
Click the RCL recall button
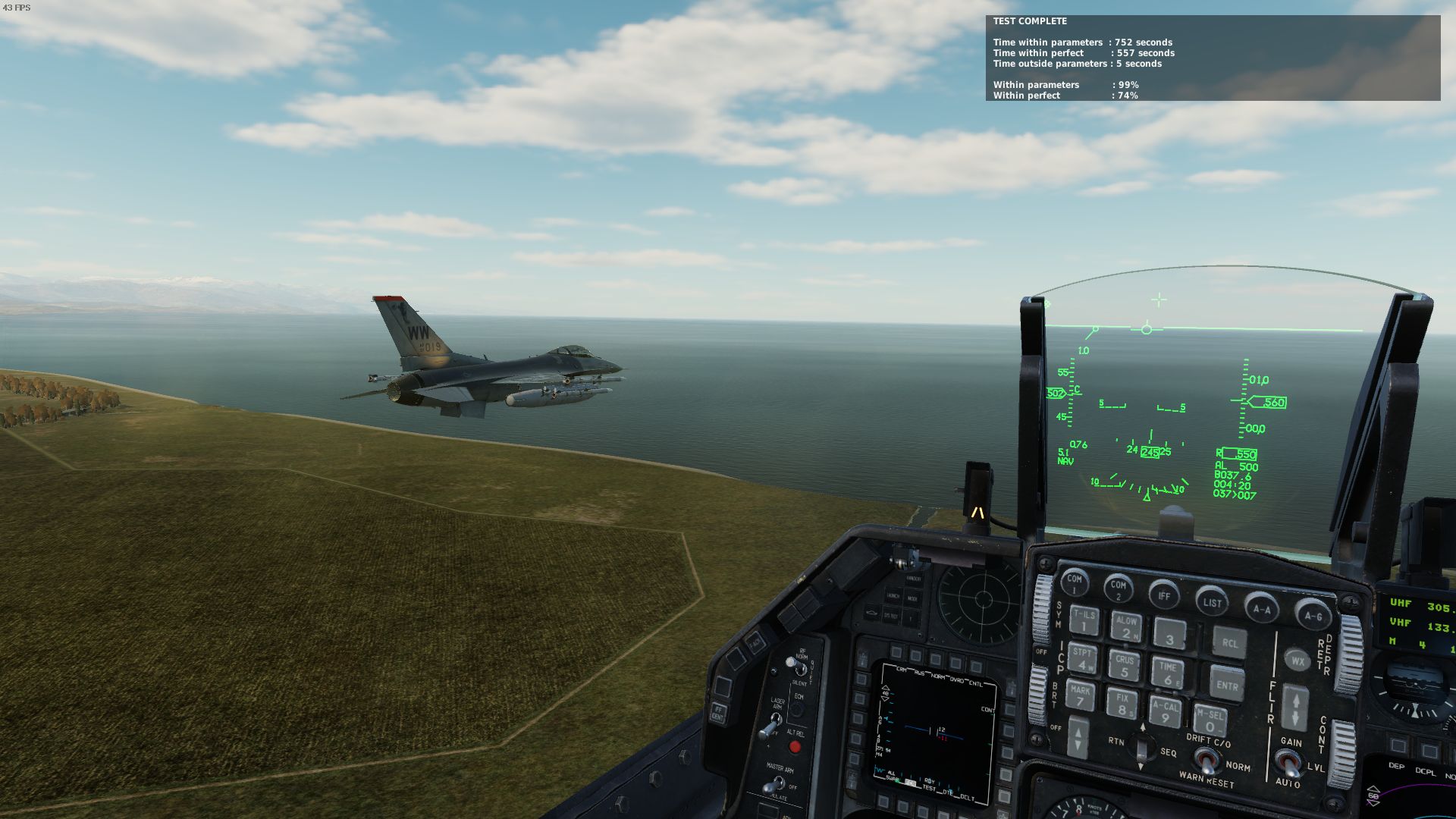pyautogui.click(x=1229, y=643)
